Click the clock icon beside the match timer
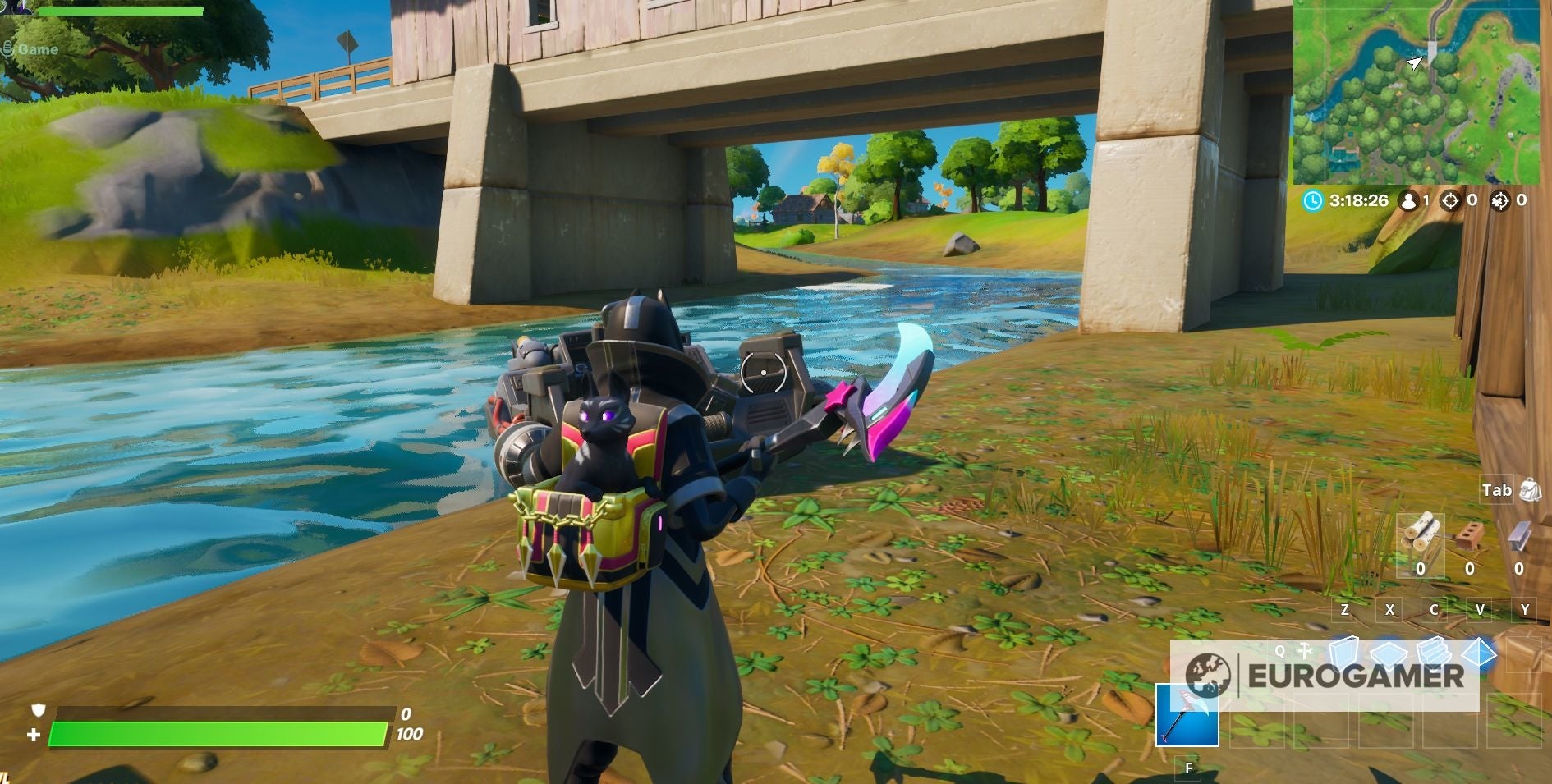This screenshot has width=1552, height=784. pos(1313,200)
